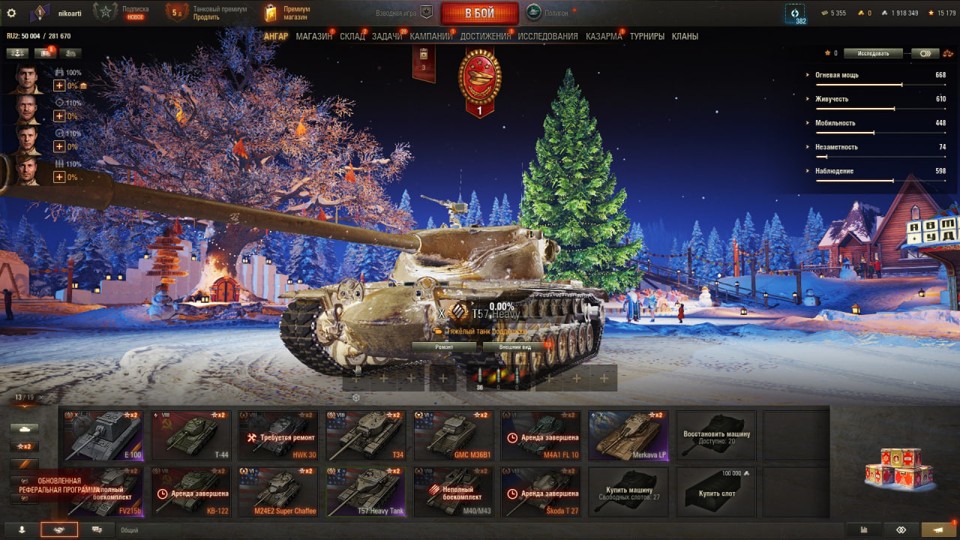Switch to the КАЗАРМА tab

pos(604,36)
